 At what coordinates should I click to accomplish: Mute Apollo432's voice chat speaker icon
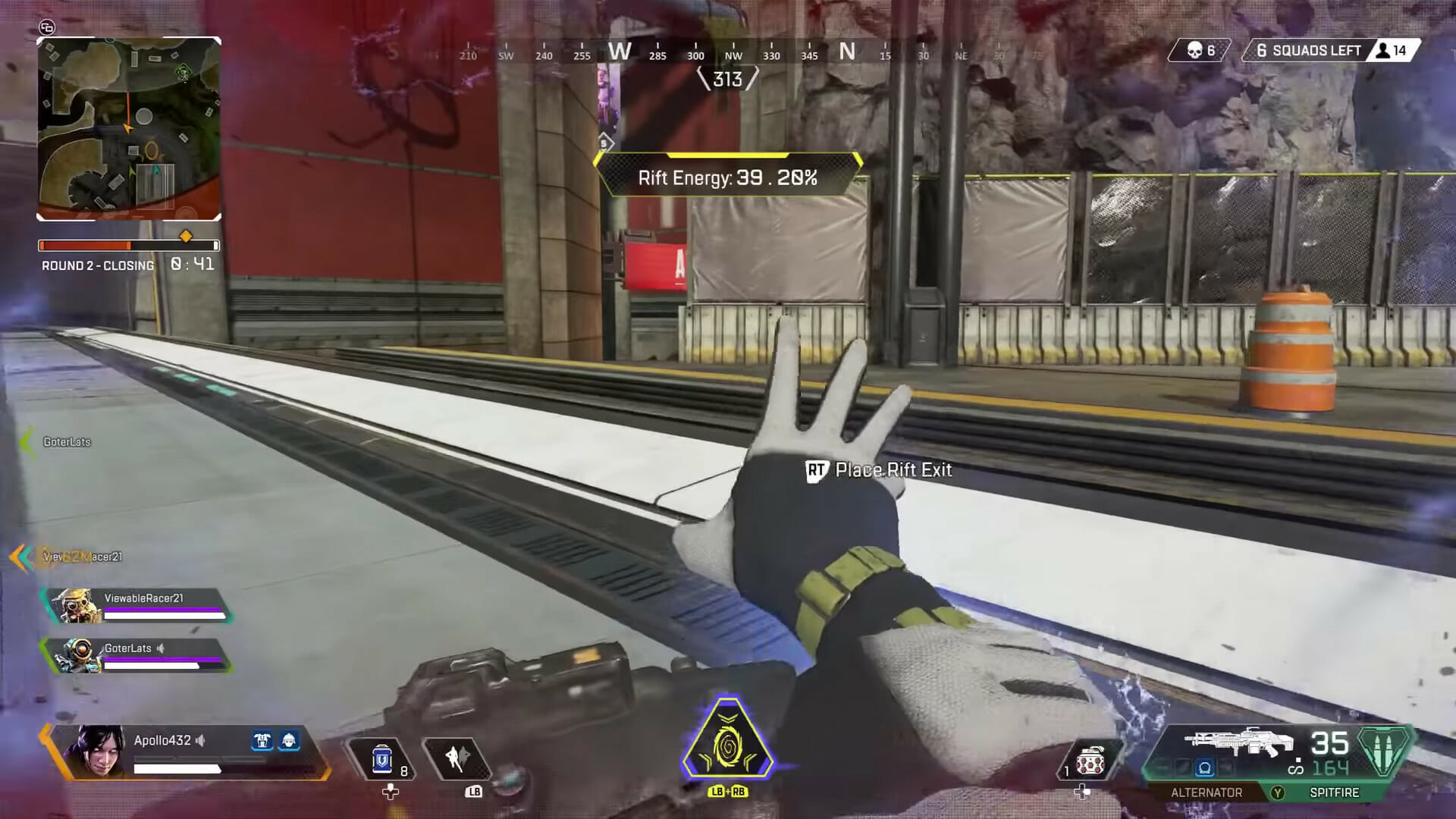[199, 739]
